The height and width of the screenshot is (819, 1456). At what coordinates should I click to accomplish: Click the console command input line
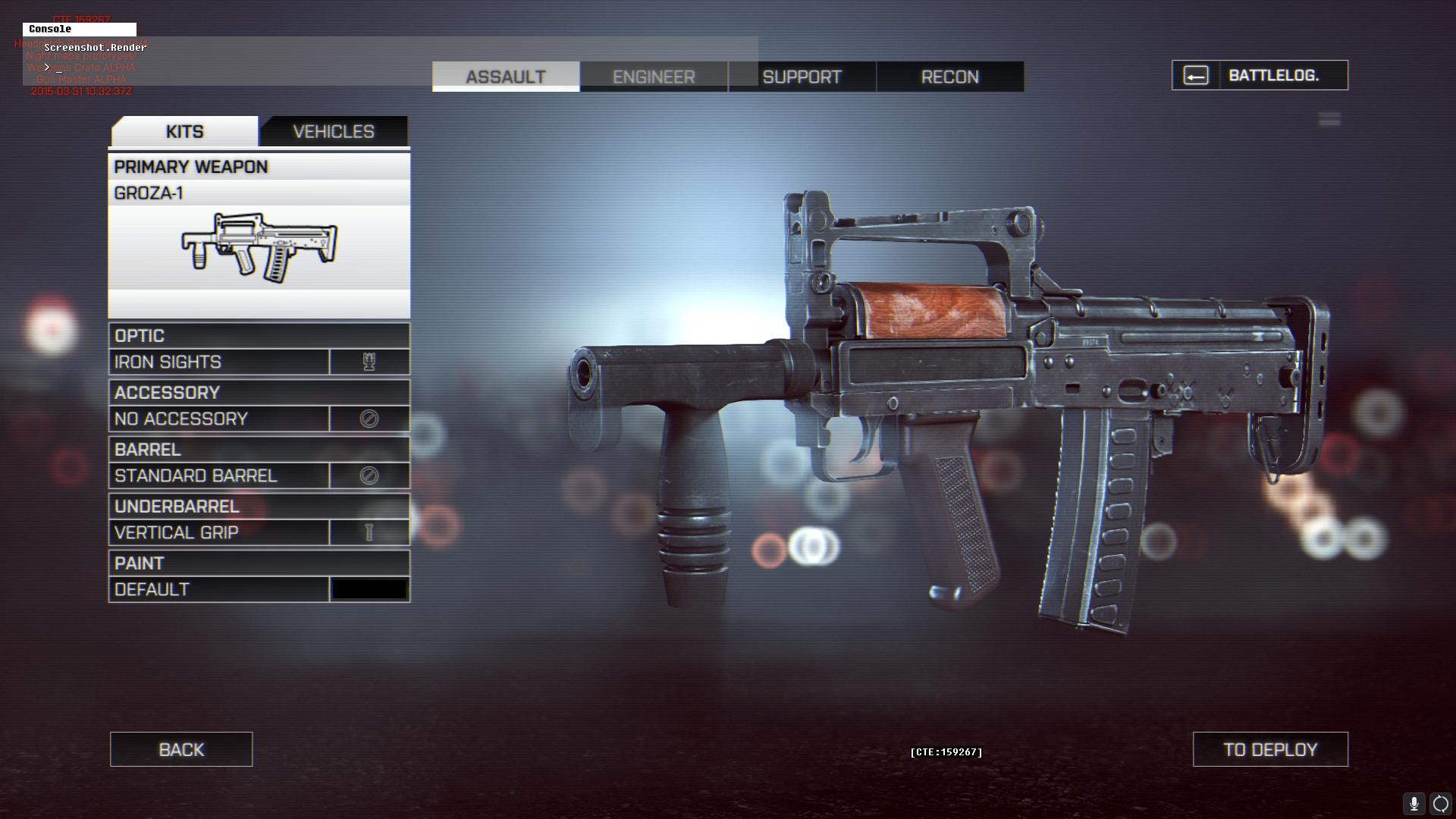coord(227,67)
